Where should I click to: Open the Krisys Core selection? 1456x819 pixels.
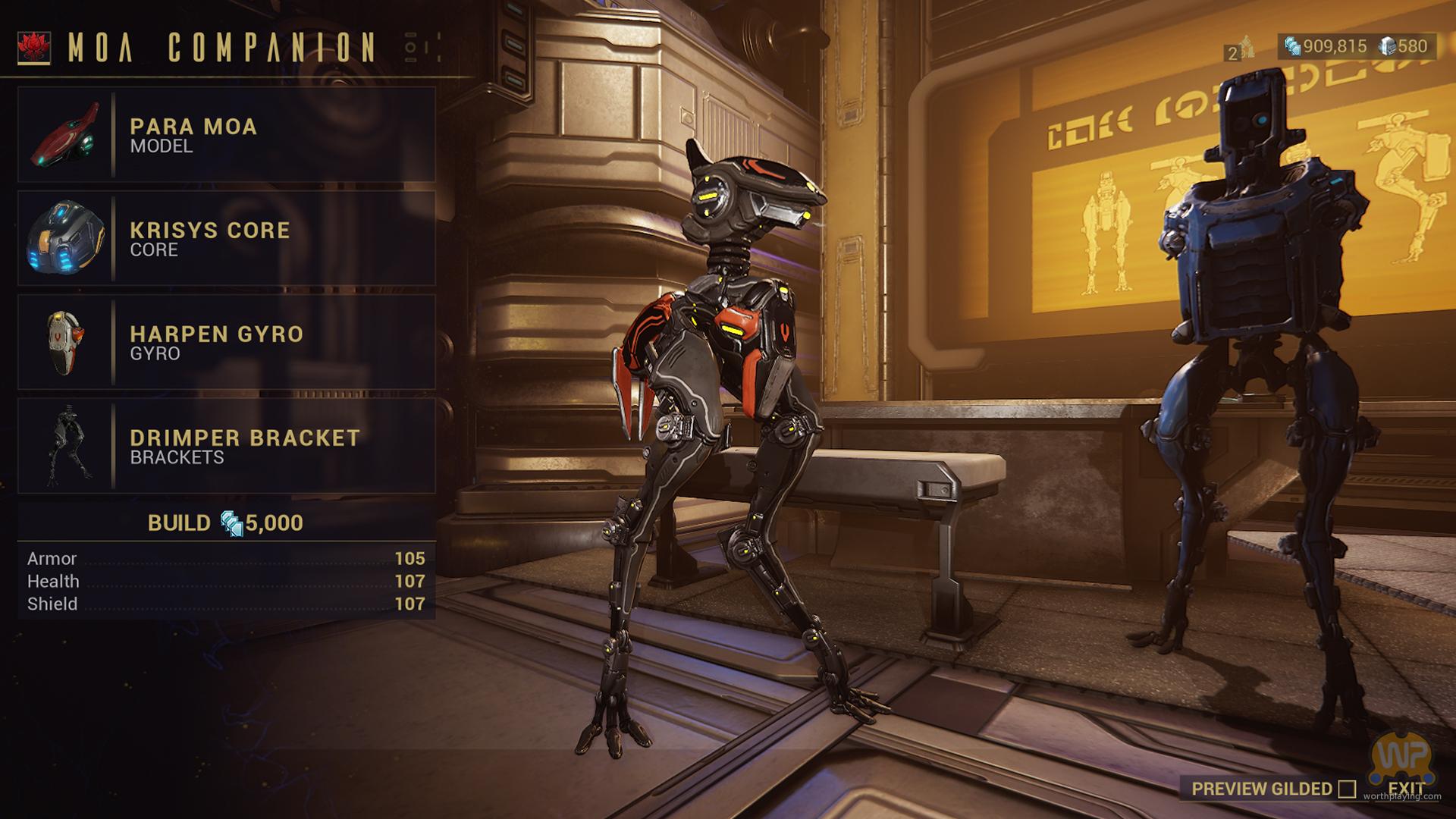click(x=226, y=239)
